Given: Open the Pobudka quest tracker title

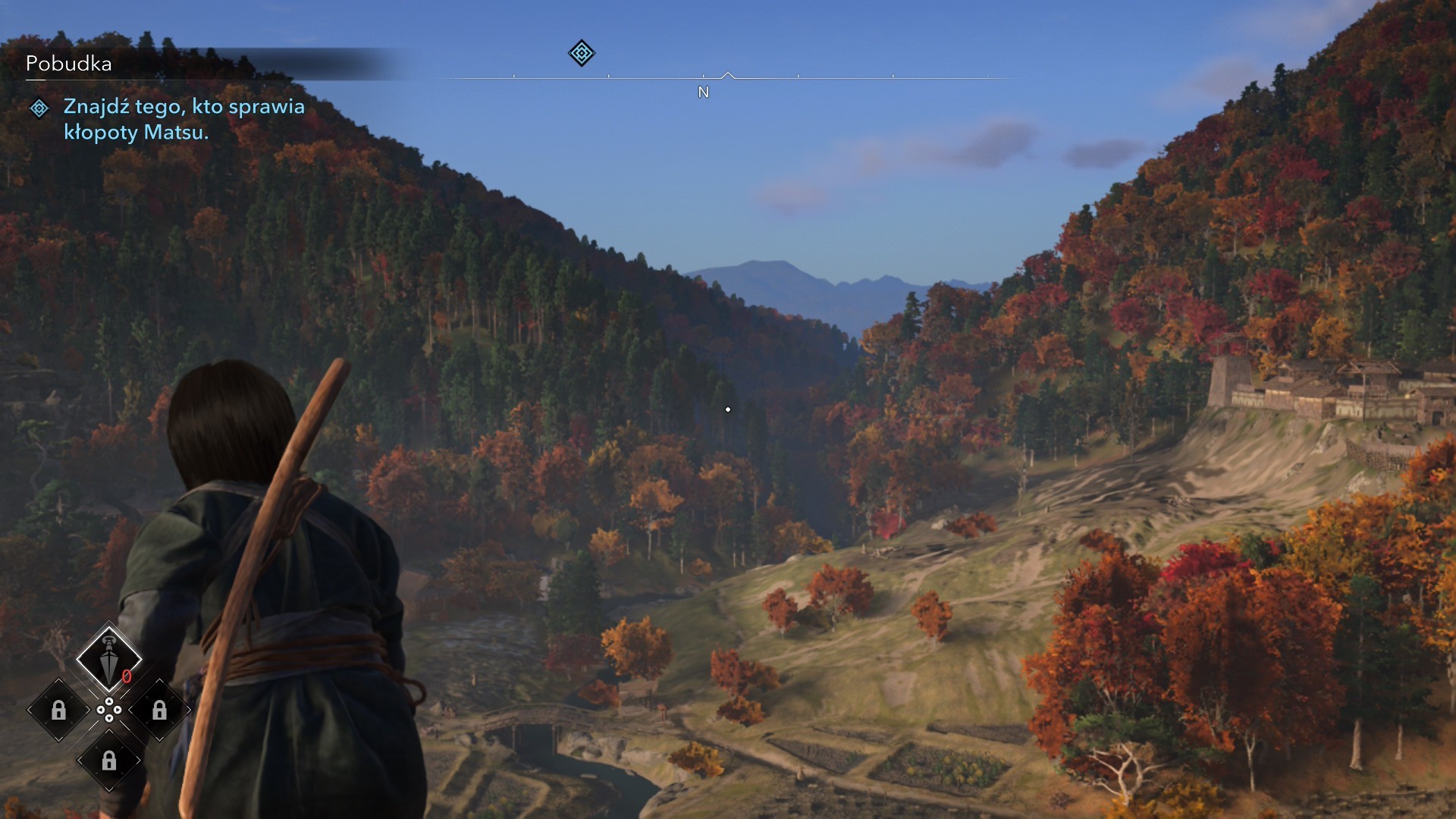Looking at the screenshot, I should (69, 64).
